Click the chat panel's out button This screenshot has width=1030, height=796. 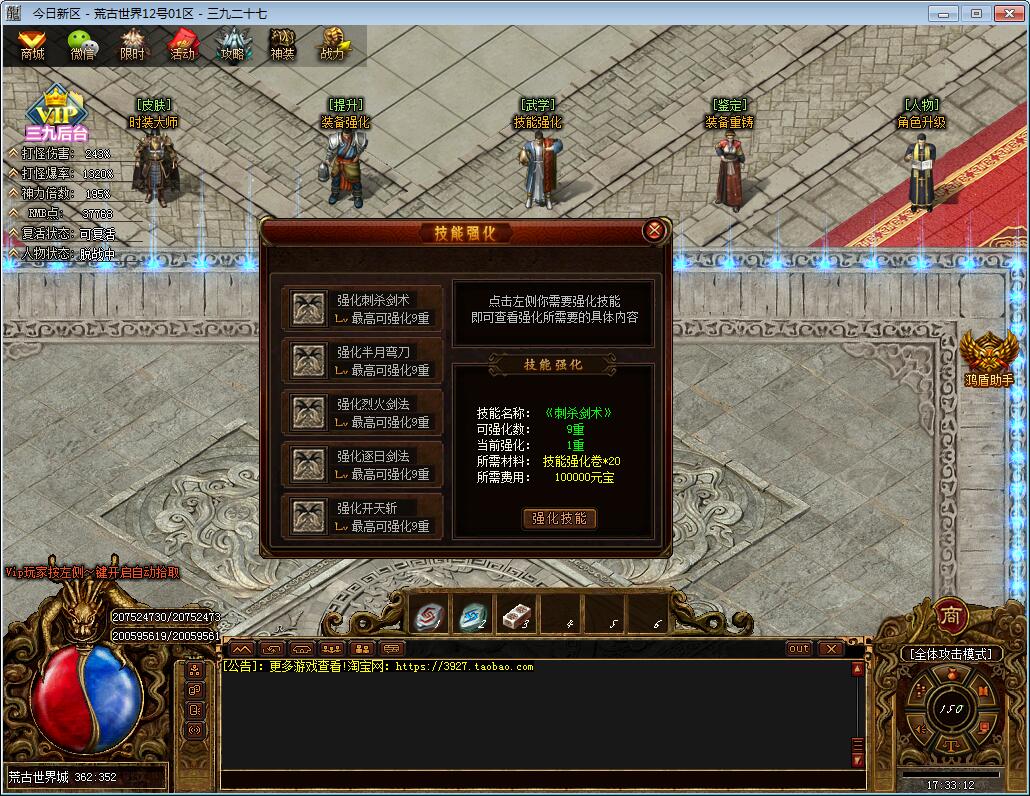point(799,648)
